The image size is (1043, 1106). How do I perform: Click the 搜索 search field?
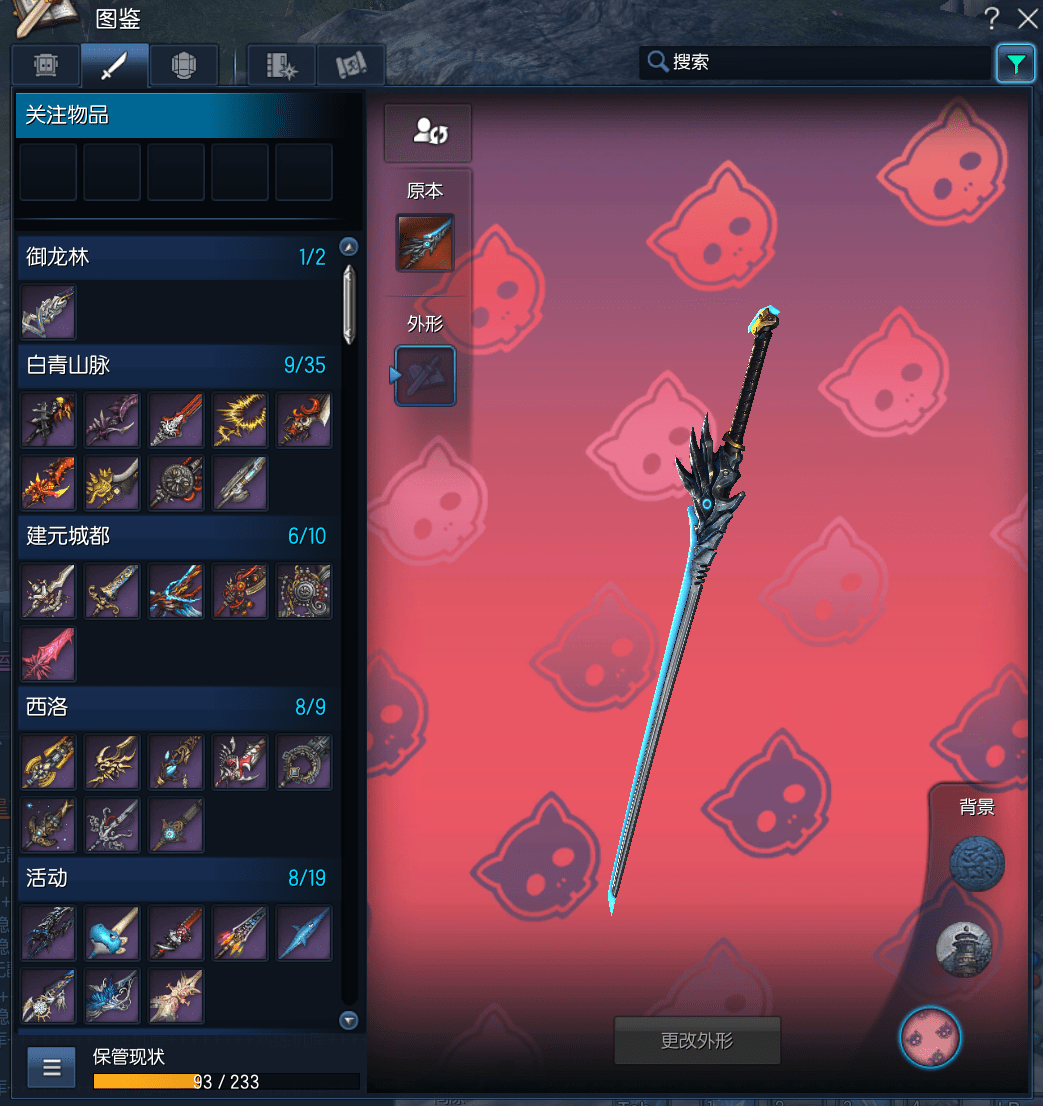click(x=815, y=62)
